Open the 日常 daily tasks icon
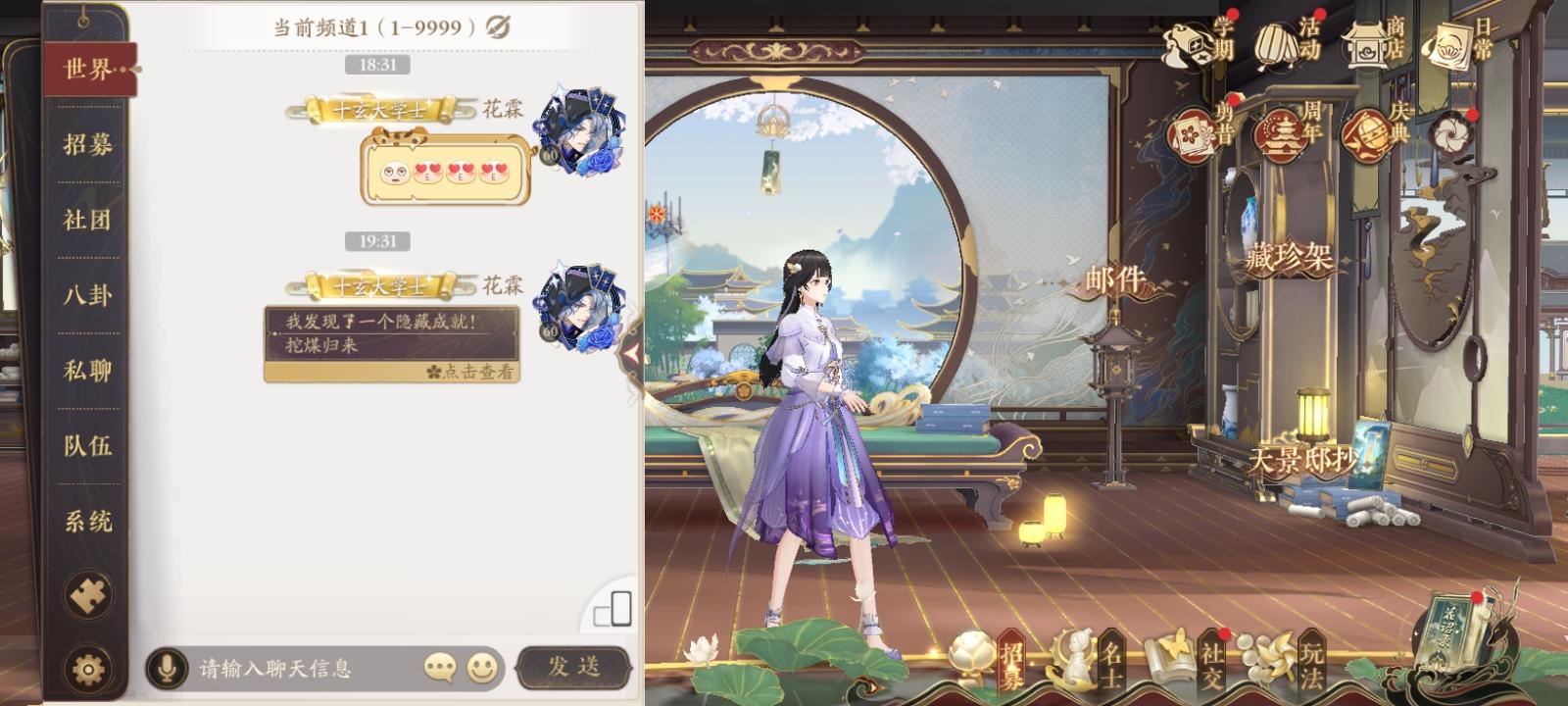 [1450, 45]
